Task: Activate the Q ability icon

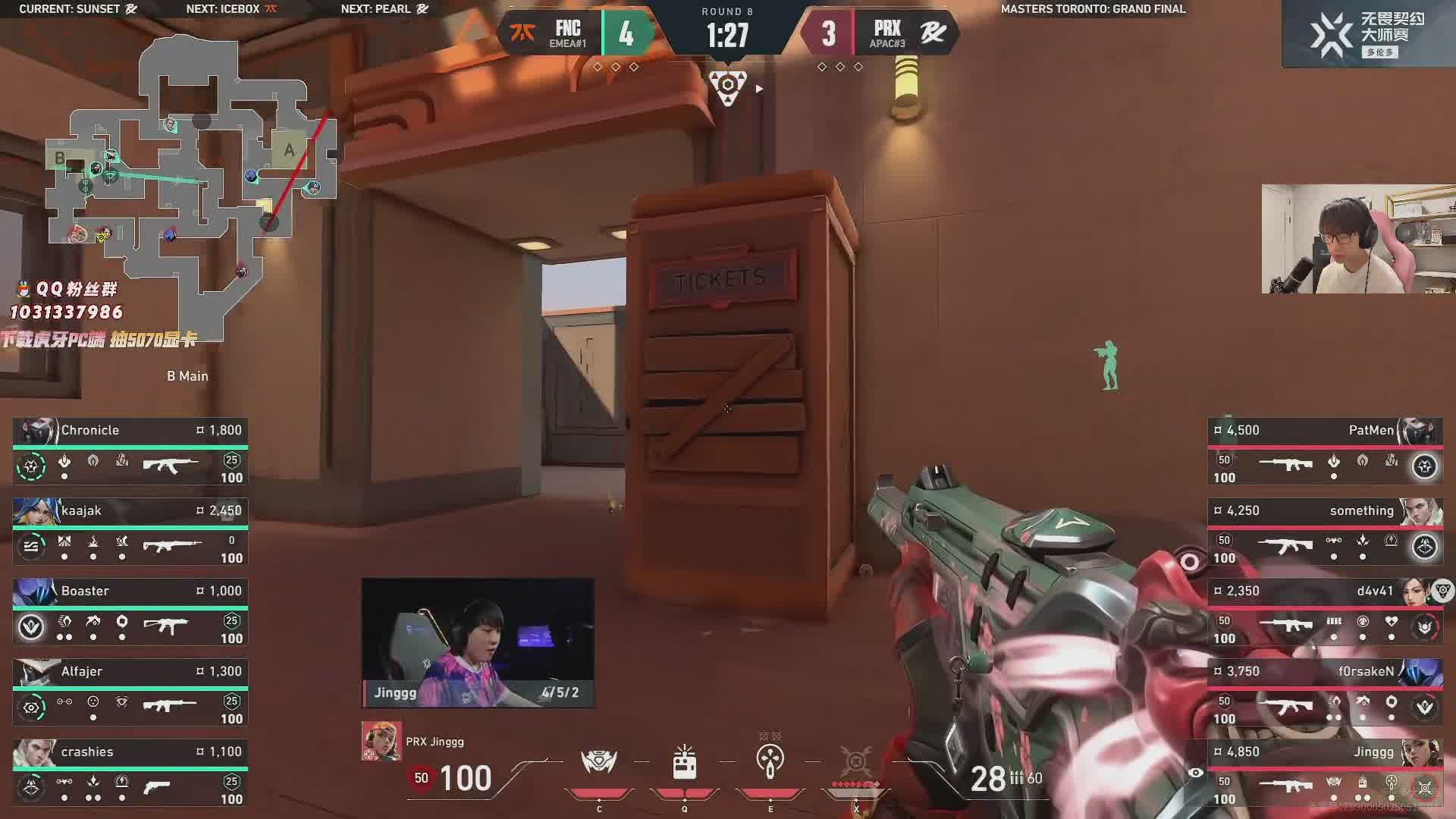Action: click(684, 762)
